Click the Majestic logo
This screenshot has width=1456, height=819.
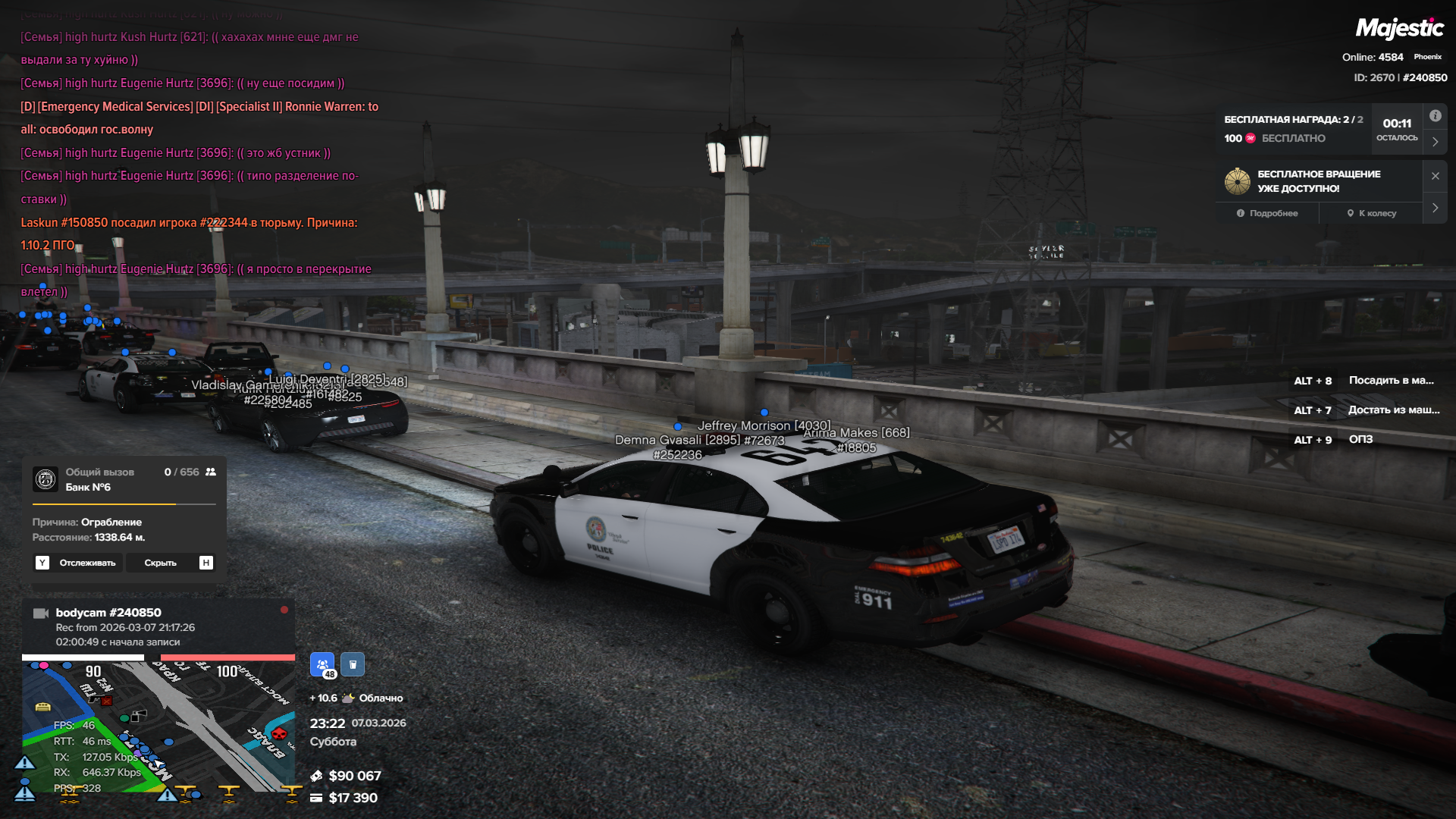[1399, 29]
